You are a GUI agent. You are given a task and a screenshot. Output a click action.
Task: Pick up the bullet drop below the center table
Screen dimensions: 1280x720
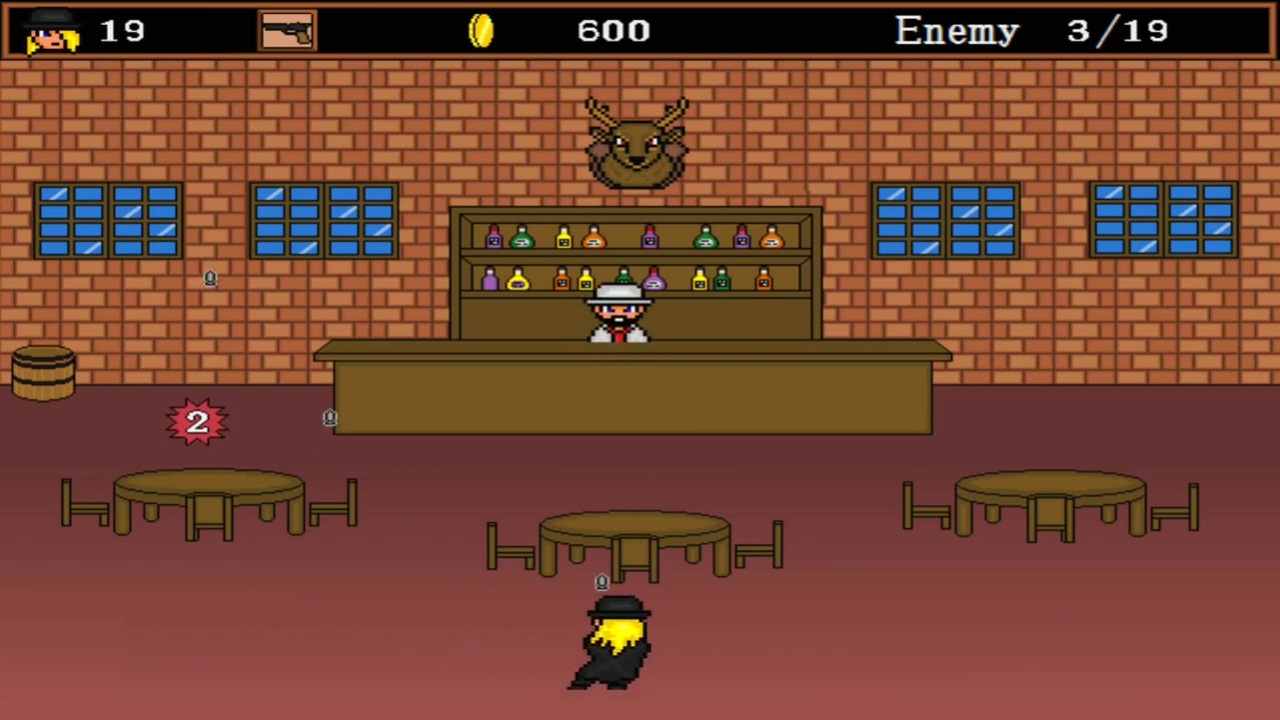[601, 581]
